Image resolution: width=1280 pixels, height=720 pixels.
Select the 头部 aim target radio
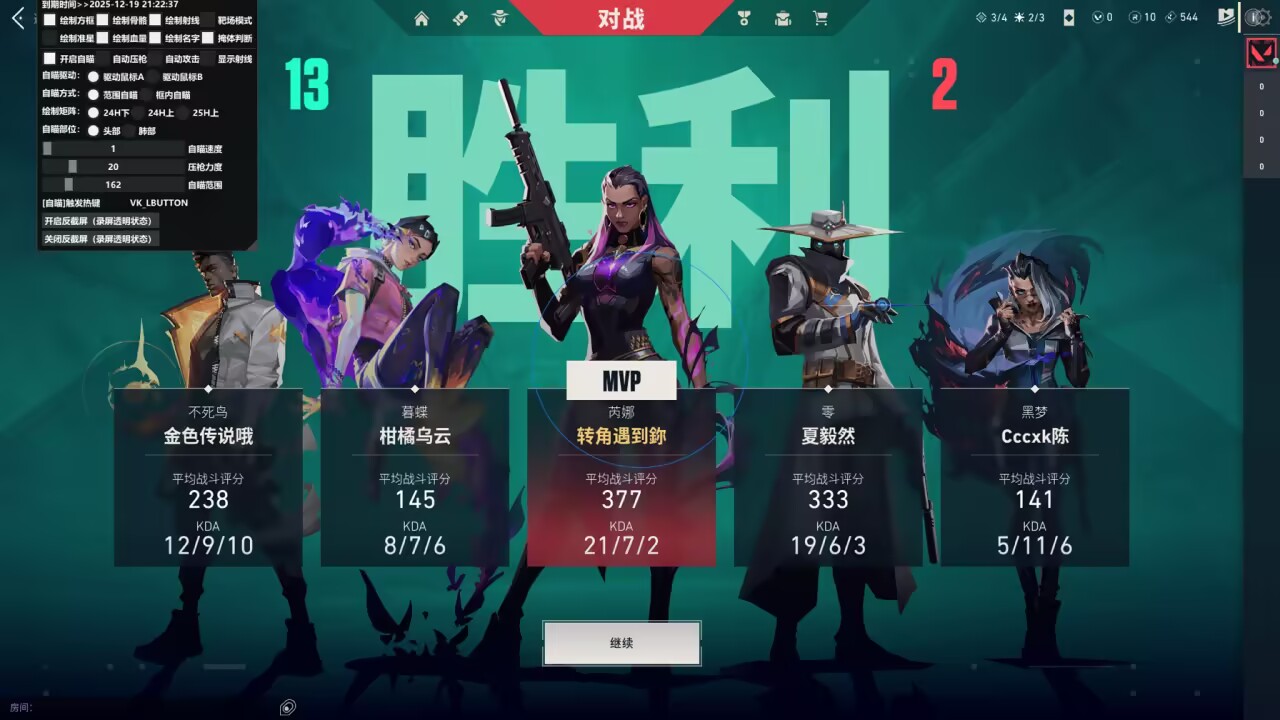click(94, 130)
